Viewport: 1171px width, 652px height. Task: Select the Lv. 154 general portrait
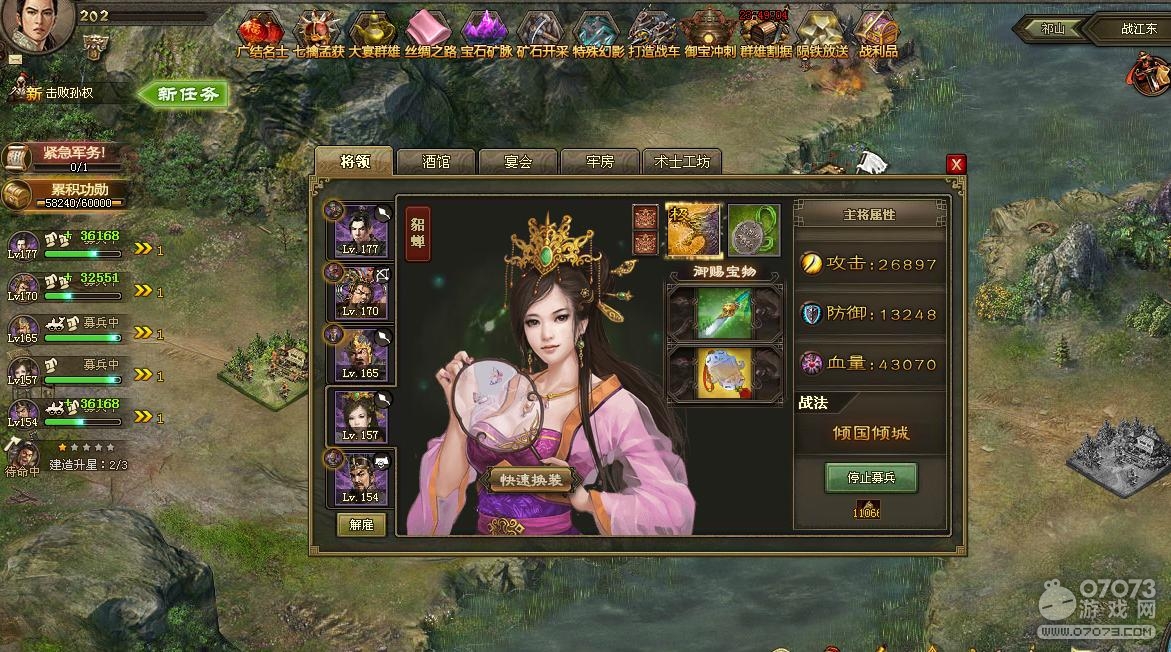click(361, 477)
